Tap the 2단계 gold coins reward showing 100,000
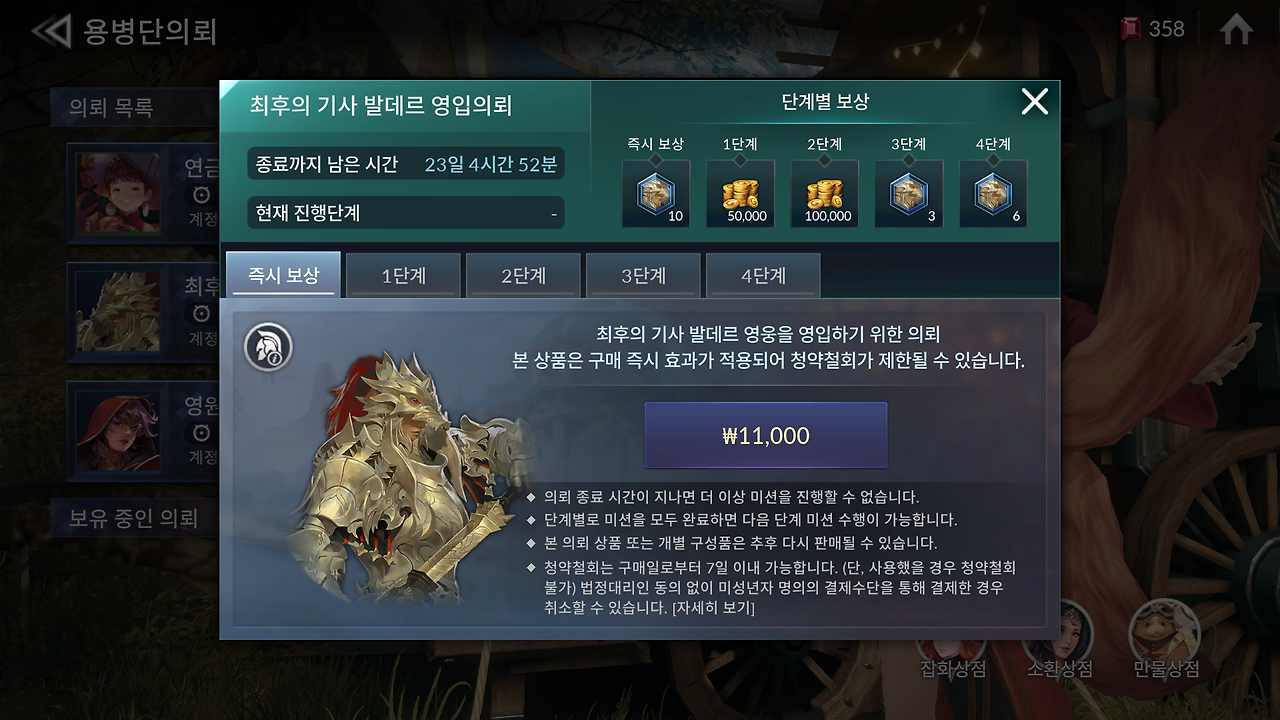 824,193
